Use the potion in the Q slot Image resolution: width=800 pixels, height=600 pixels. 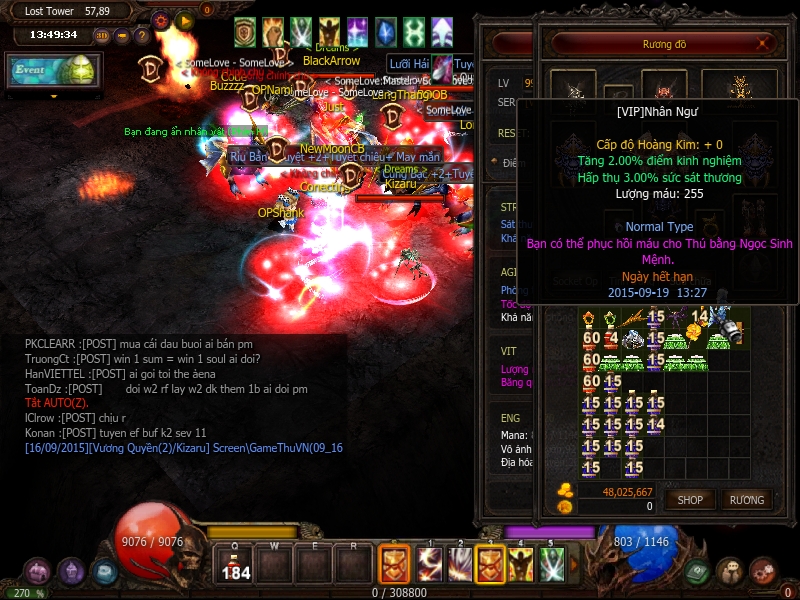[235, 564]
